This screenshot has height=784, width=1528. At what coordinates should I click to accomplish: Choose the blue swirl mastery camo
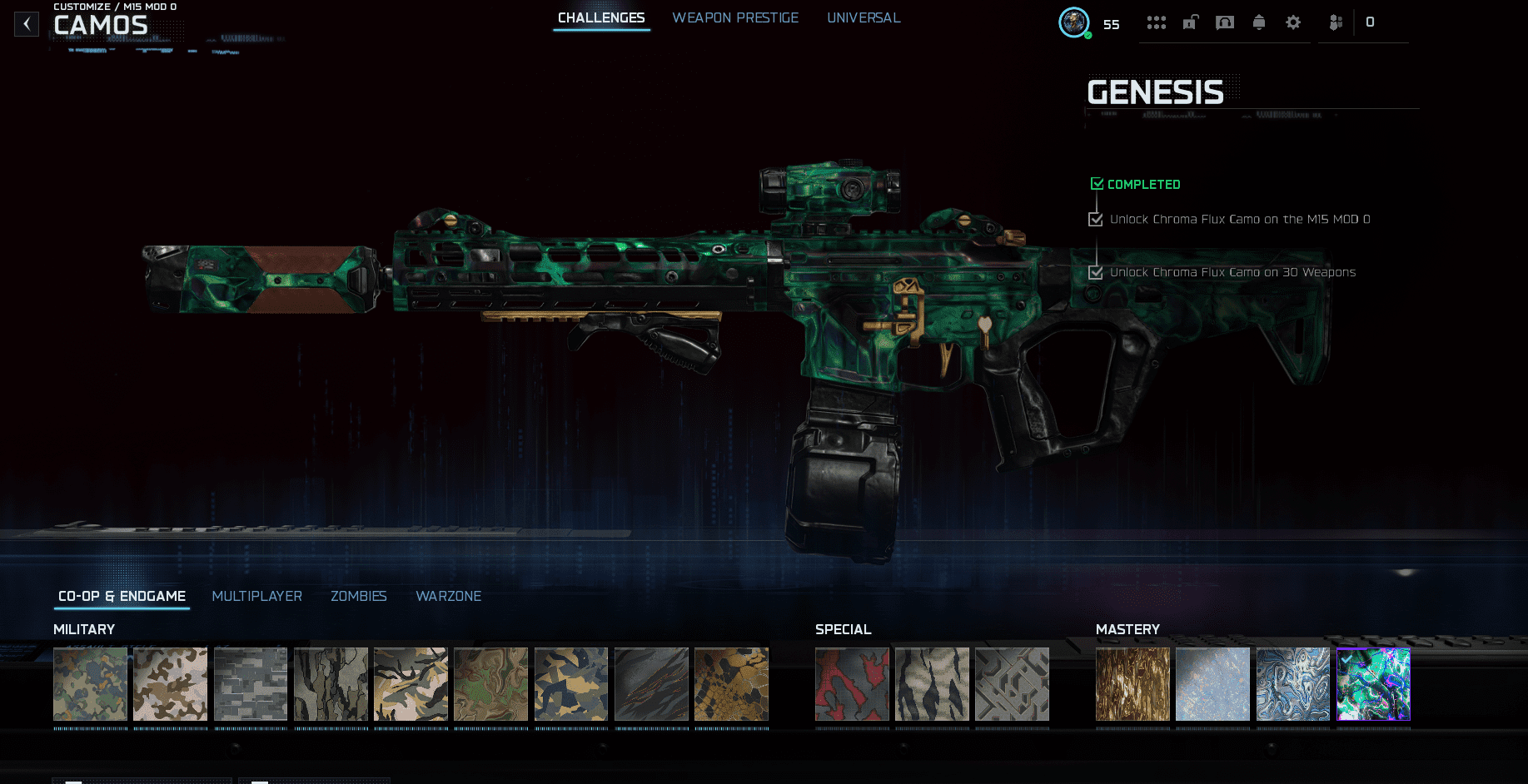(1293, 684)
